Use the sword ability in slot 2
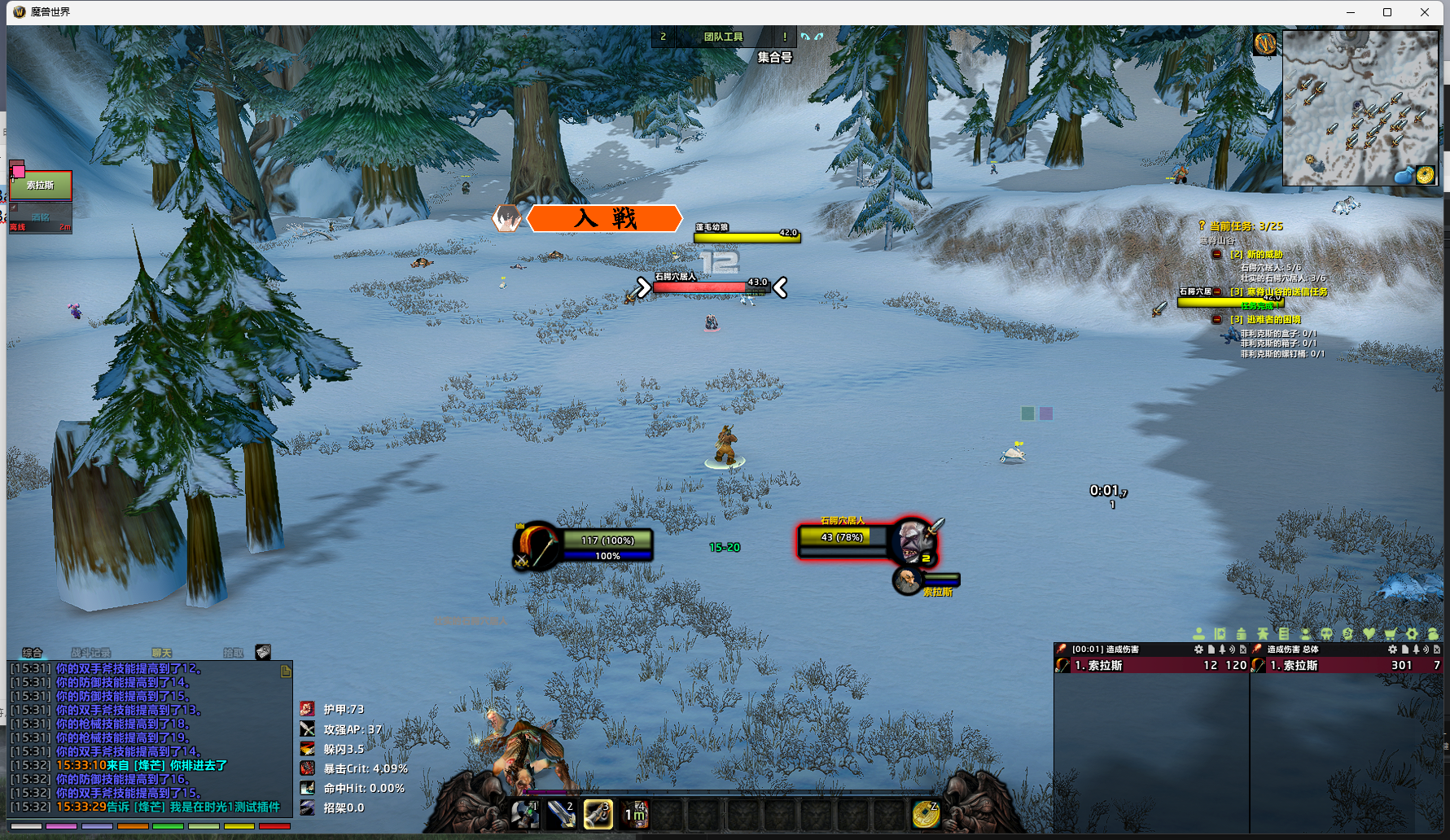Screen dimensions: 1450x840 tap(561, 814)
